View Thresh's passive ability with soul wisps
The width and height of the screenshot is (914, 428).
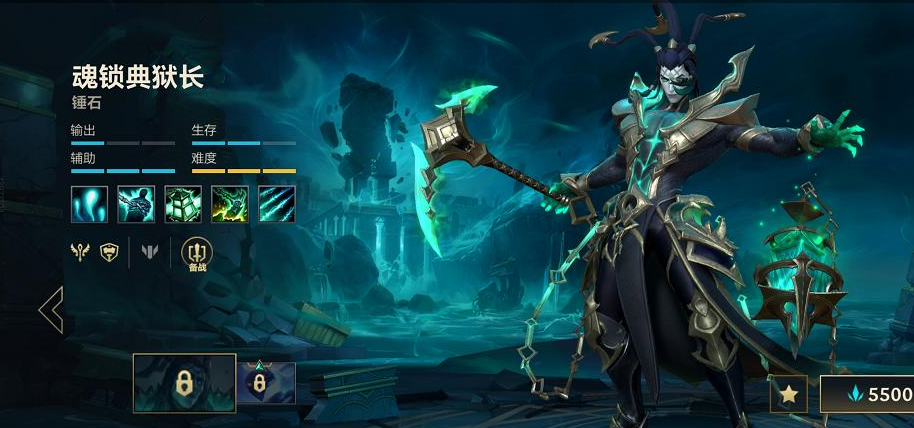(89, 203)
